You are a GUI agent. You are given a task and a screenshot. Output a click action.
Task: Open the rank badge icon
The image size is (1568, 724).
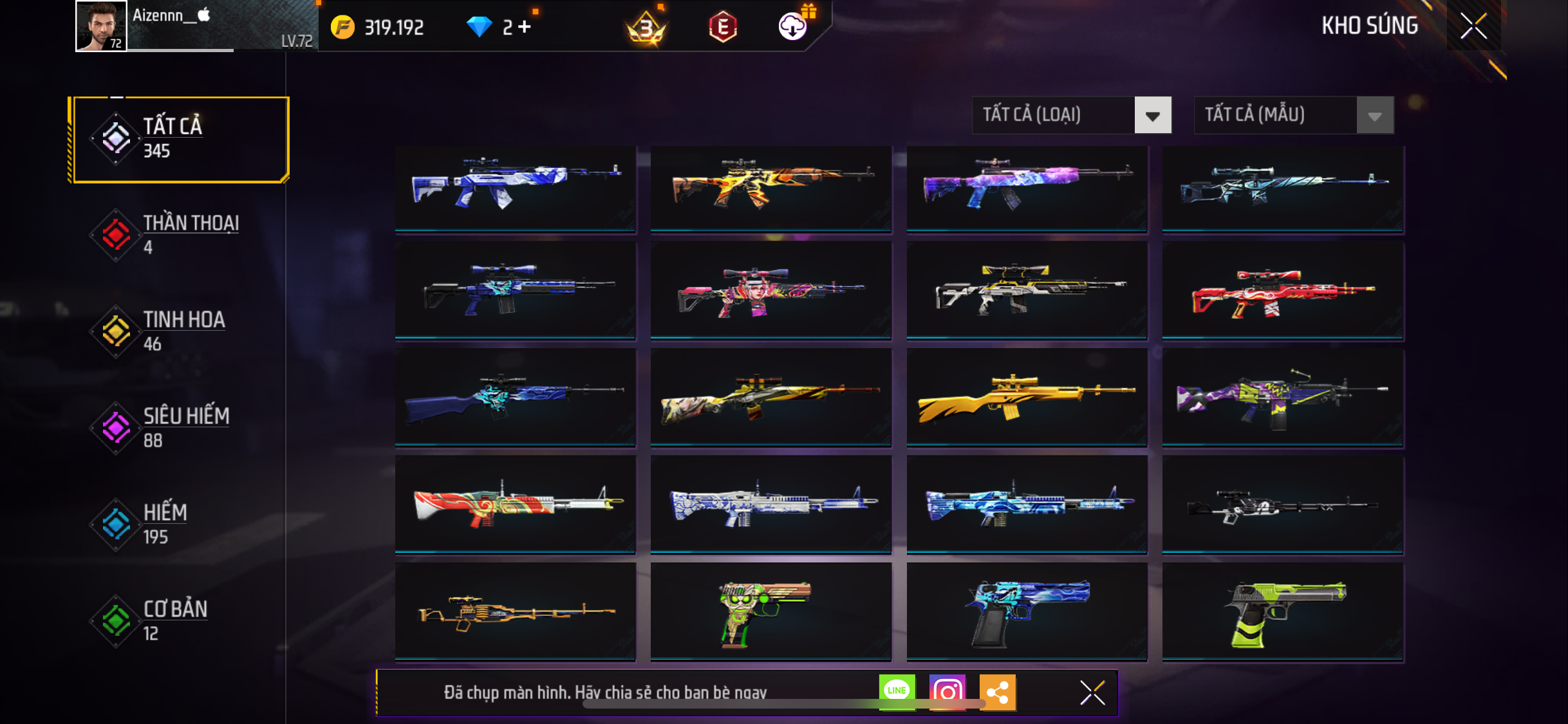tap(646, 27)
